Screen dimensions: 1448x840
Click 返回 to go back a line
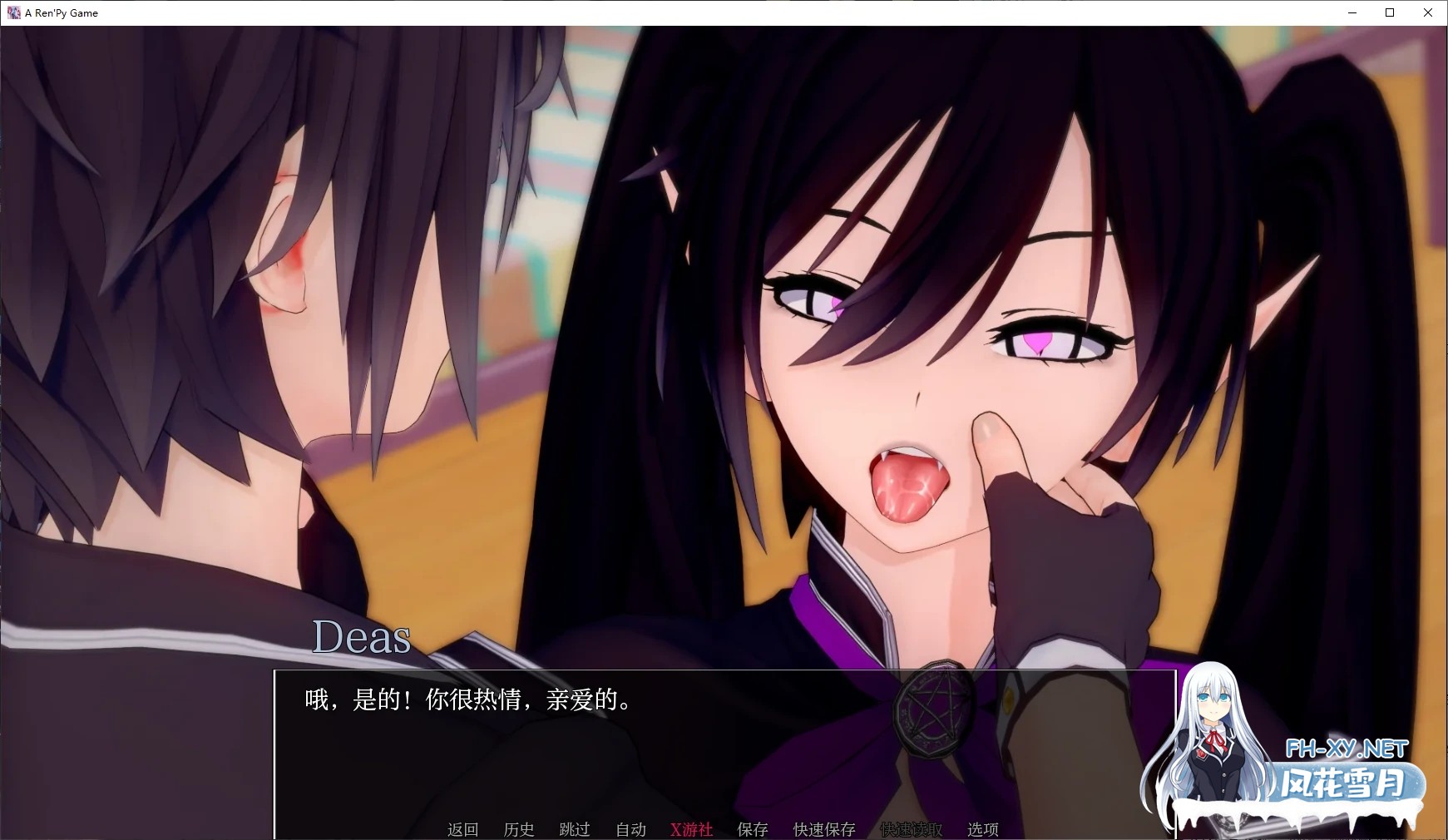[462, 829]
